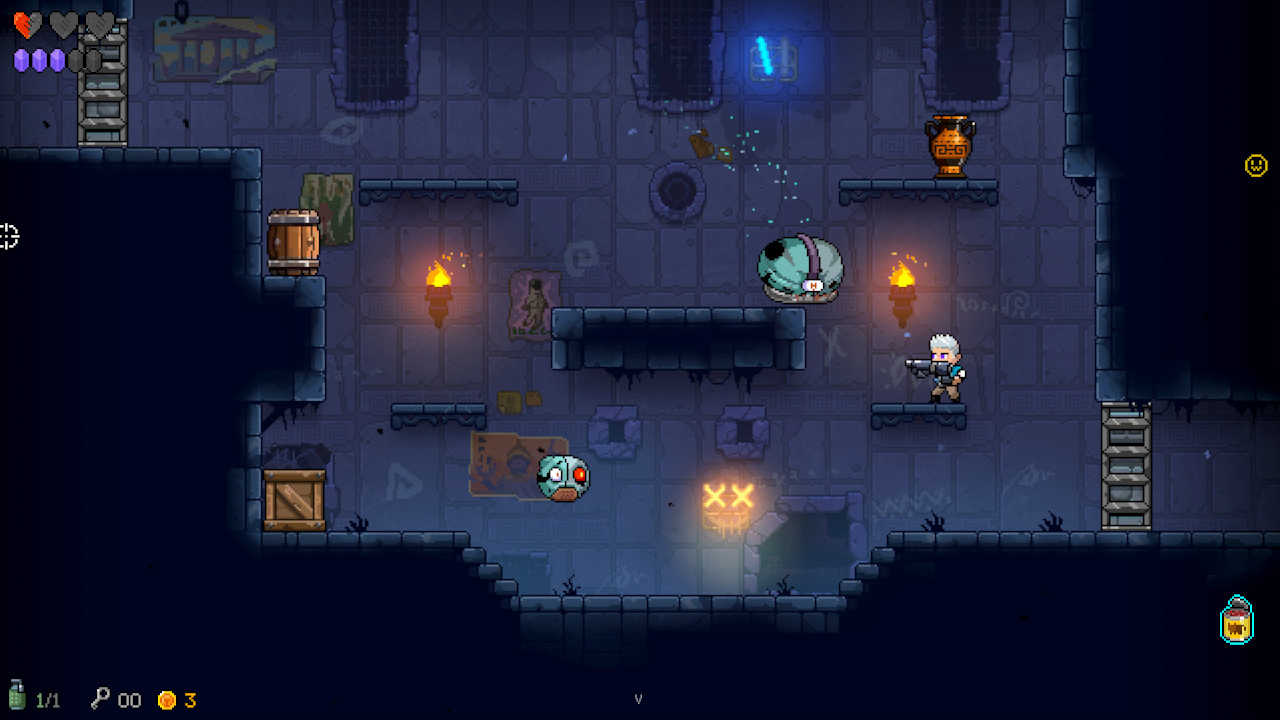This screenshot has height=720, width=1280.
Task: Click the gold coin icon in the HUD
Action: (167, 699)
